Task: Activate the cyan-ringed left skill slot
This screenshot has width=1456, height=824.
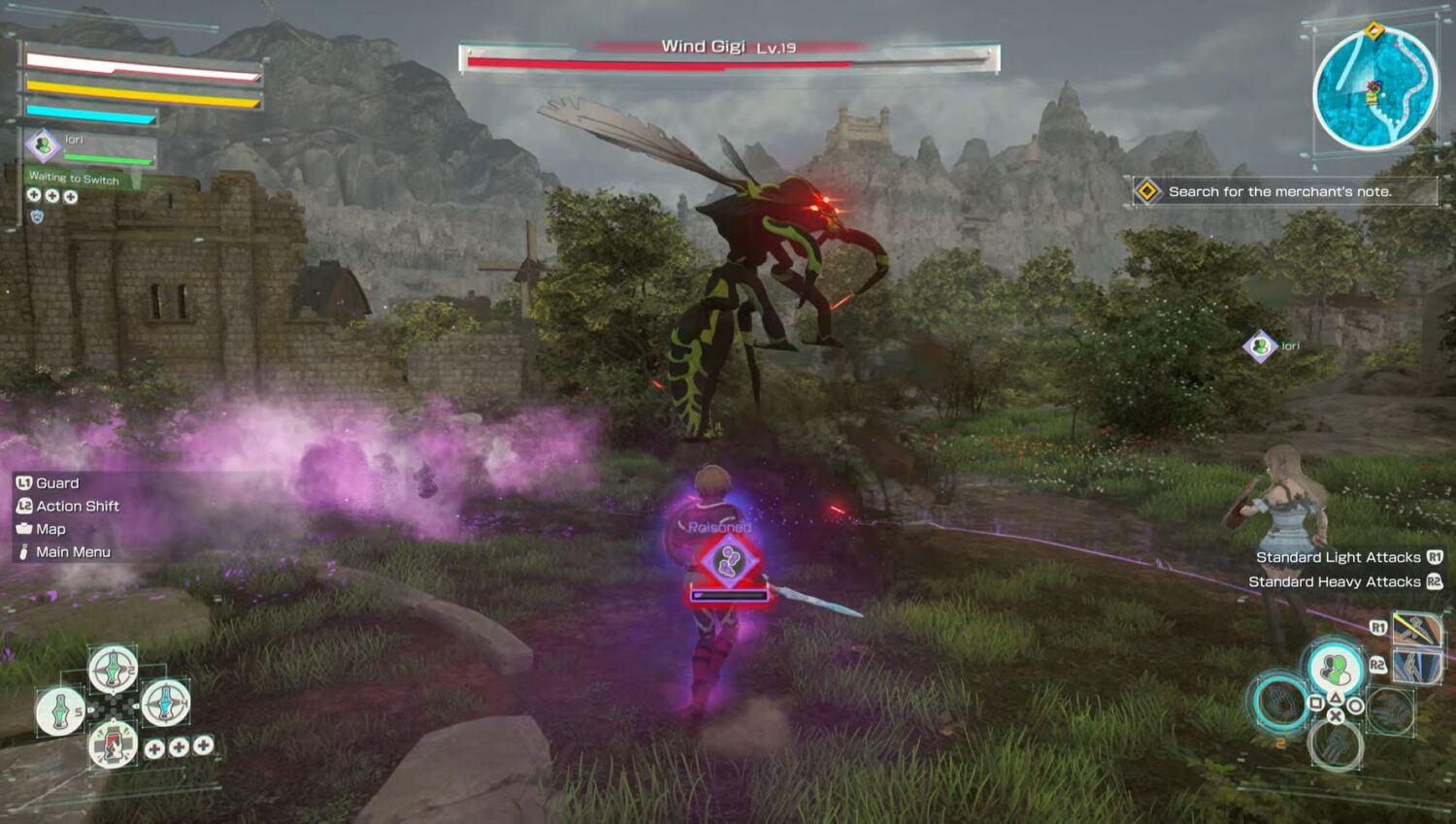Action: (x=1281, y=703)
